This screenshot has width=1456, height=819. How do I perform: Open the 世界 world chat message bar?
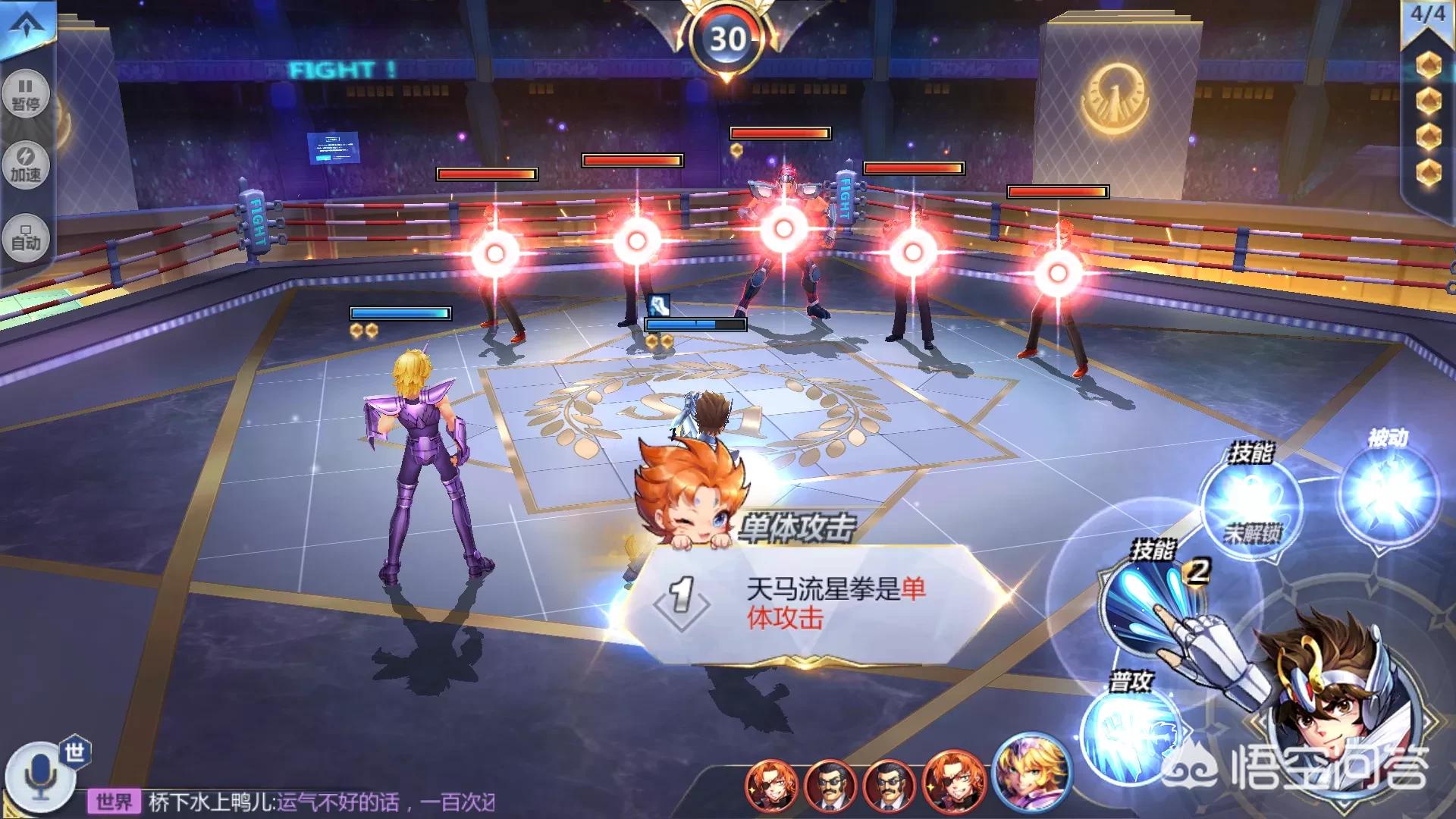pyautogui.click(x=296, y=802)
